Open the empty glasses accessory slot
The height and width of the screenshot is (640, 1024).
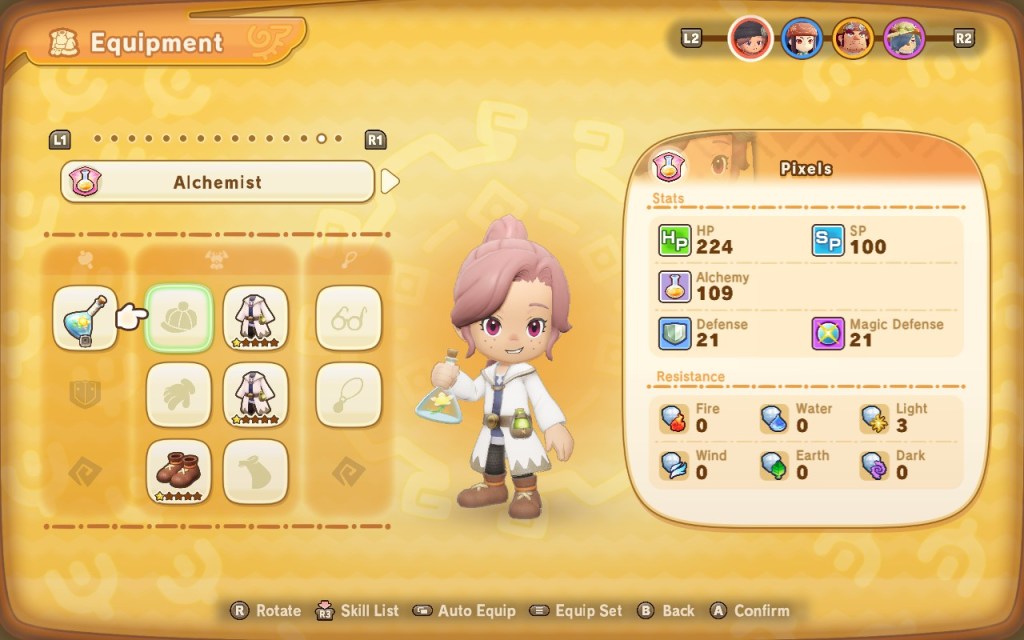(x=349, y=318)
